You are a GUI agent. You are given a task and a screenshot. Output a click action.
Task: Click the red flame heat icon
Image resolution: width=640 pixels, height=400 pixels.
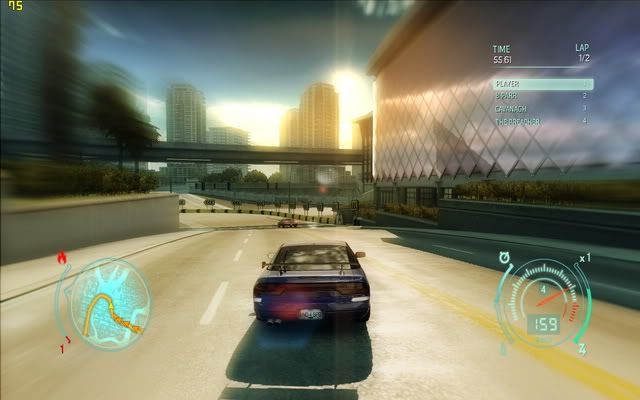64,258
